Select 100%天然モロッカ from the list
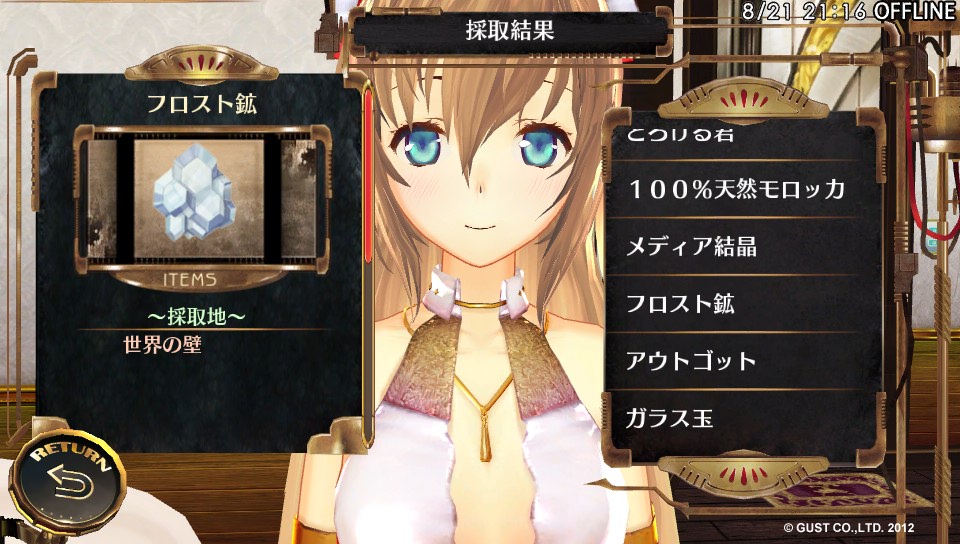The width and height of the screenshot is (960, 544). (737, 189)
